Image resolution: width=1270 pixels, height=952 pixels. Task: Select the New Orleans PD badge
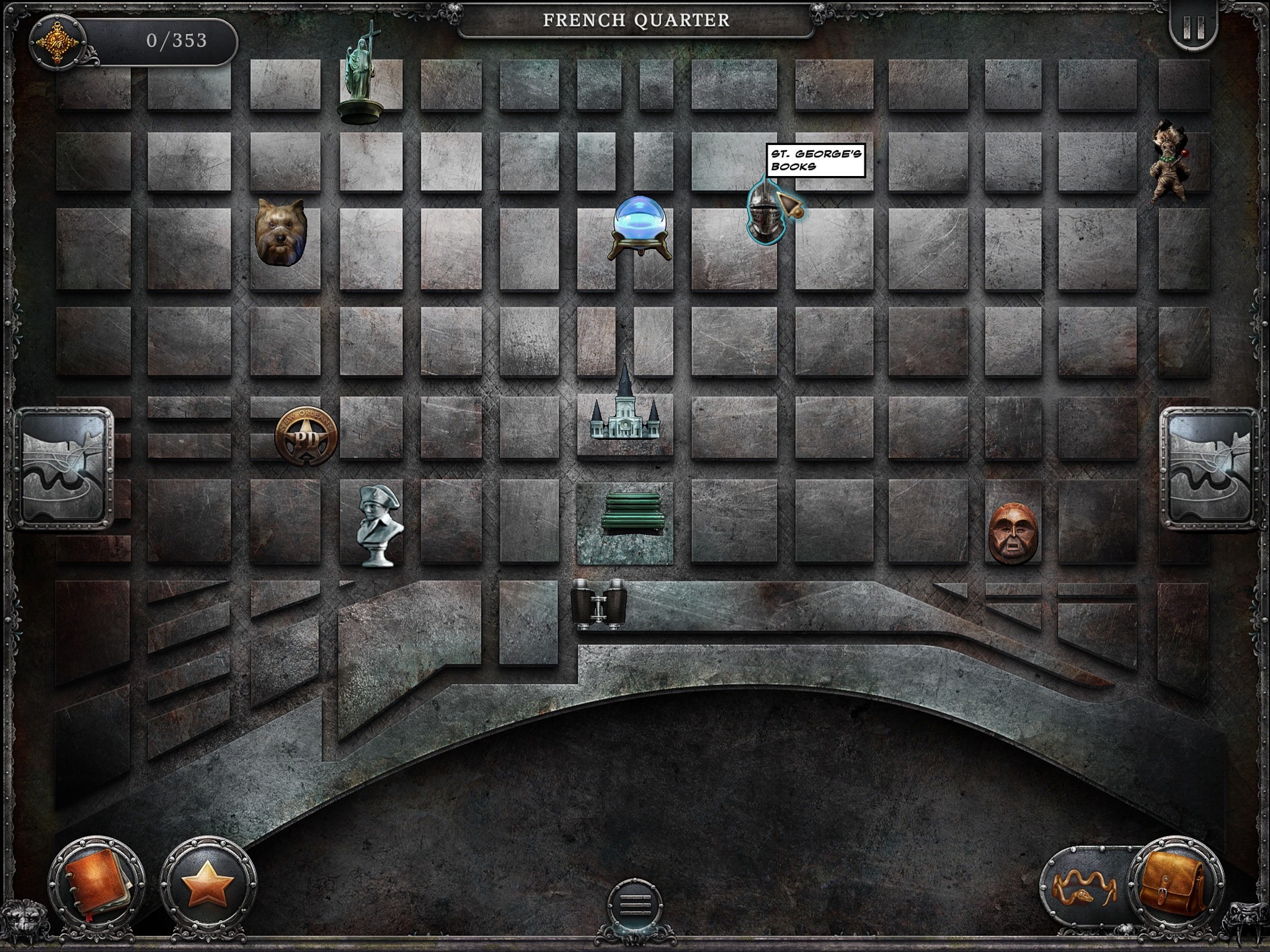(307, 435)
